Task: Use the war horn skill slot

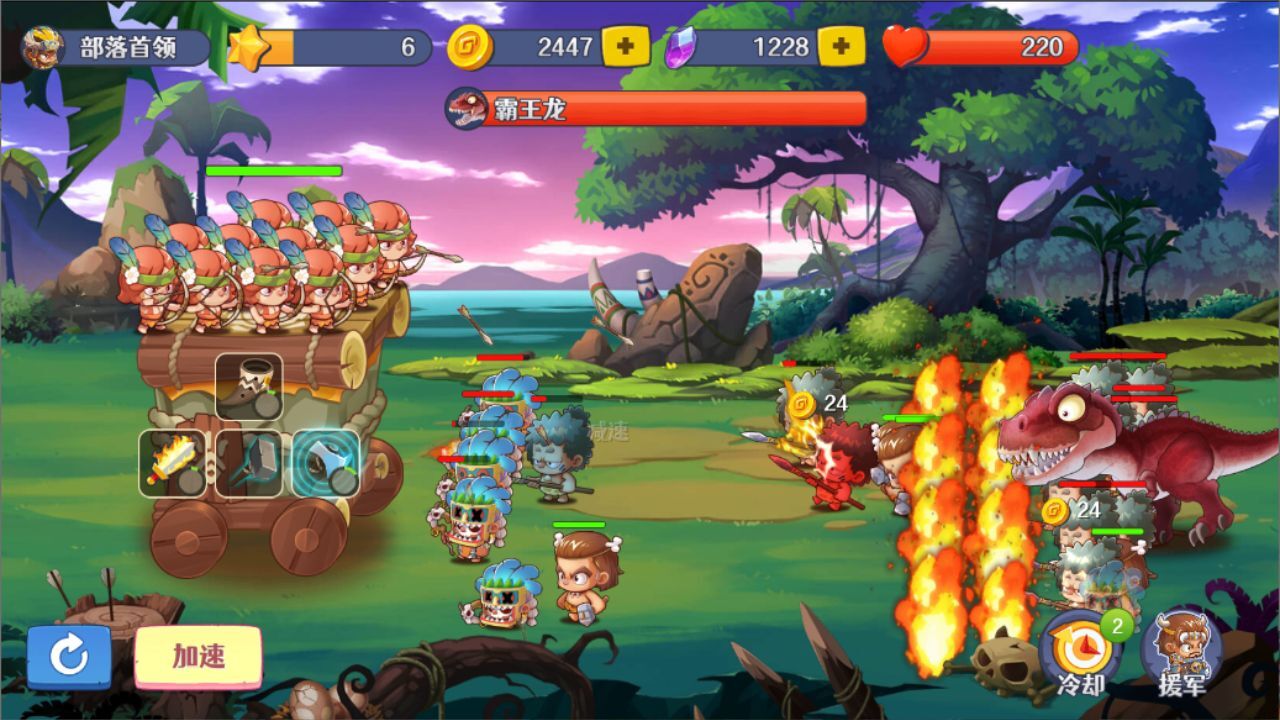Action: pyautogui.click(x=249, y=387)
